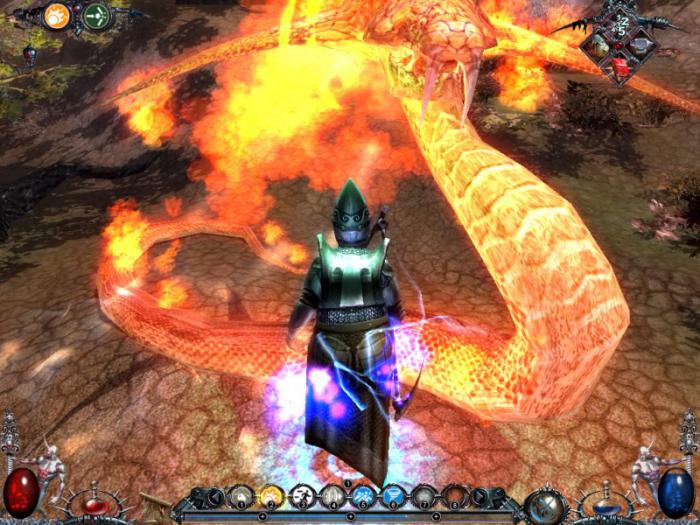
Task: Activate skill slot 1 on the hotbar
Action: (x=241, y=497)
